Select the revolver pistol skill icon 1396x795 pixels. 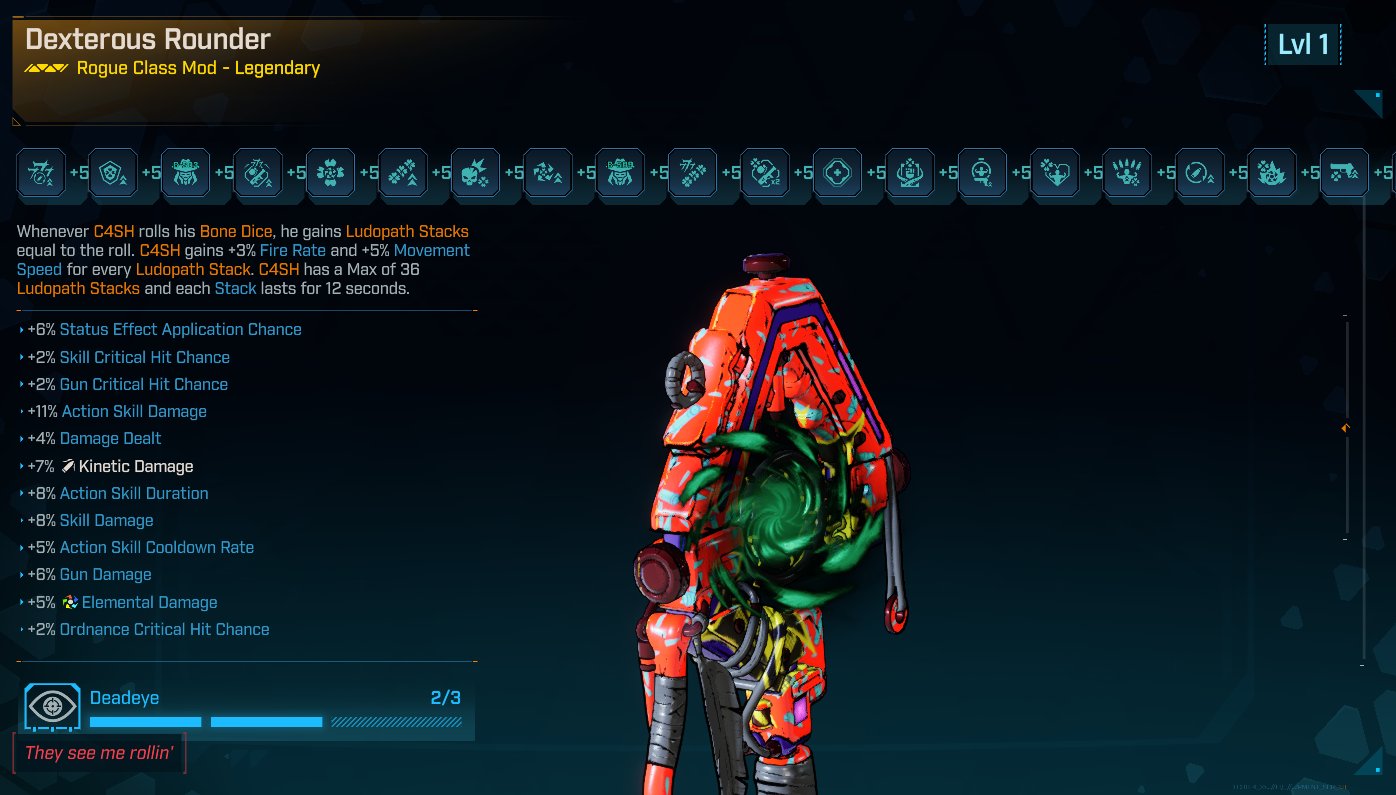(x=1344, y=174)
